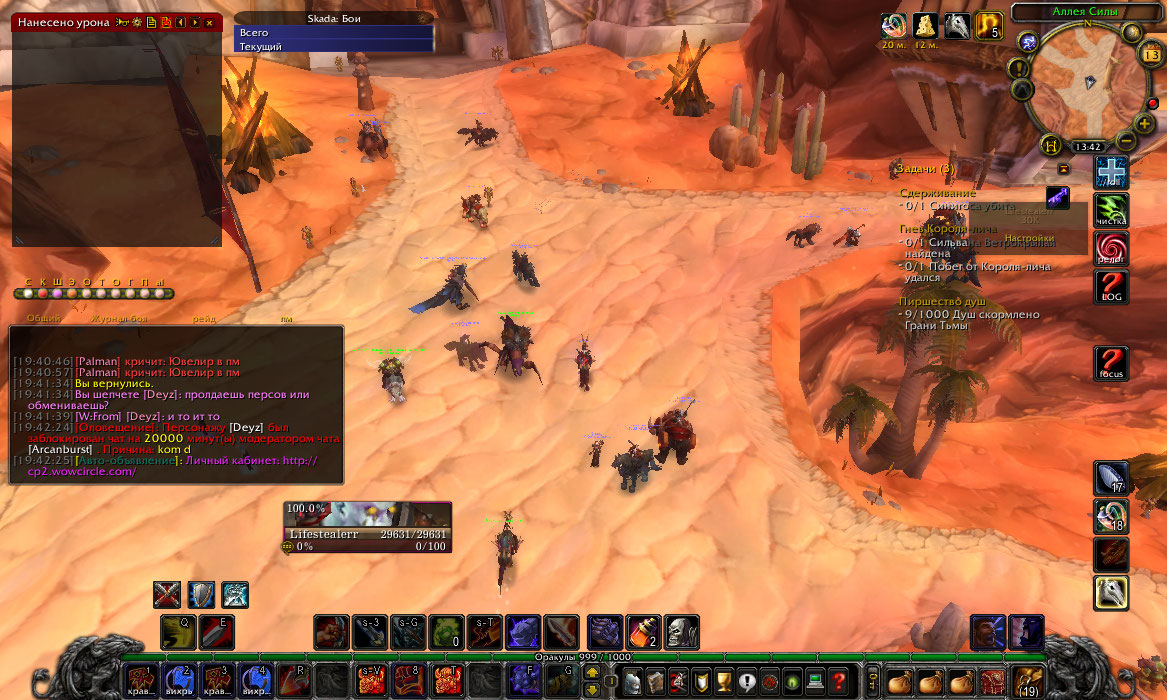Click the red swirl релог button
Viewport: 1167px width, 700px height.
tap(1111, 247)
